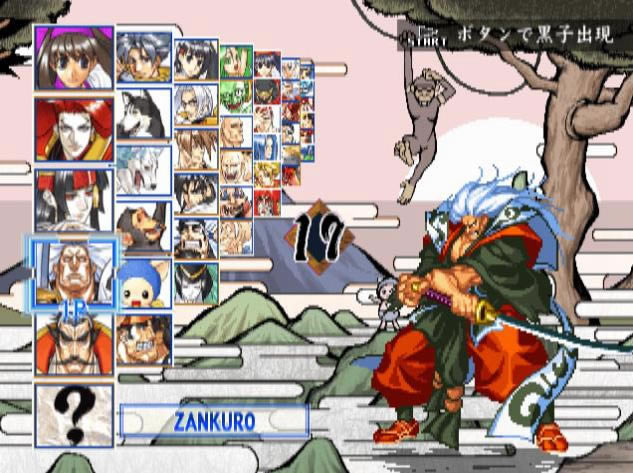Pick the black and white husky dog portrait

pyautogui.click(x=143, y=115)
